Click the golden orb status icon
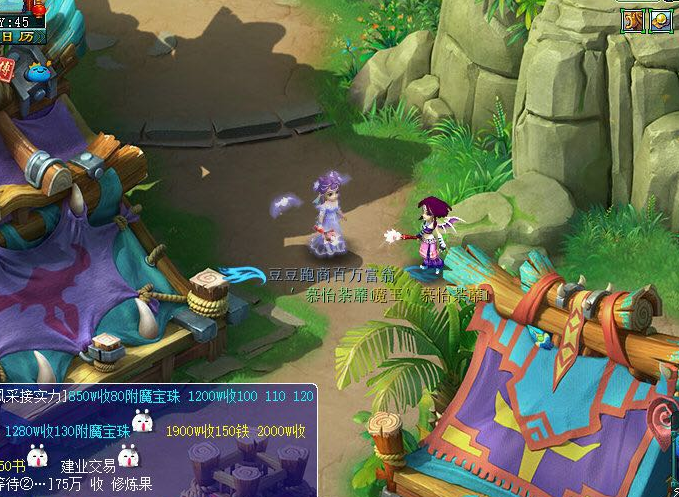This screenshot has height=497, width=679. (661, 20)
